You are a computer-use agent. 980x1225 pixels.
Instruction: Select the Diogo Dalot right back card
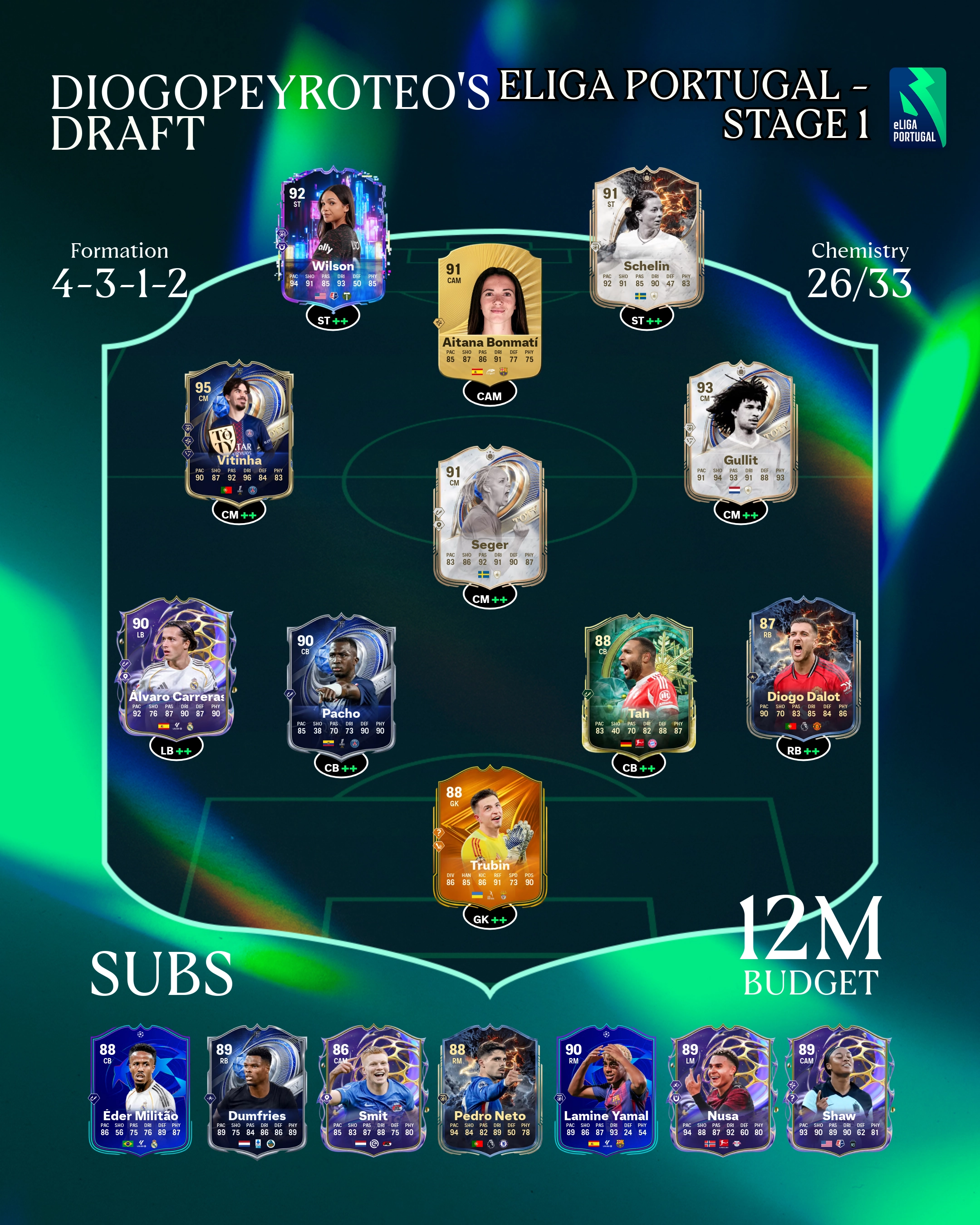[803, 667]
